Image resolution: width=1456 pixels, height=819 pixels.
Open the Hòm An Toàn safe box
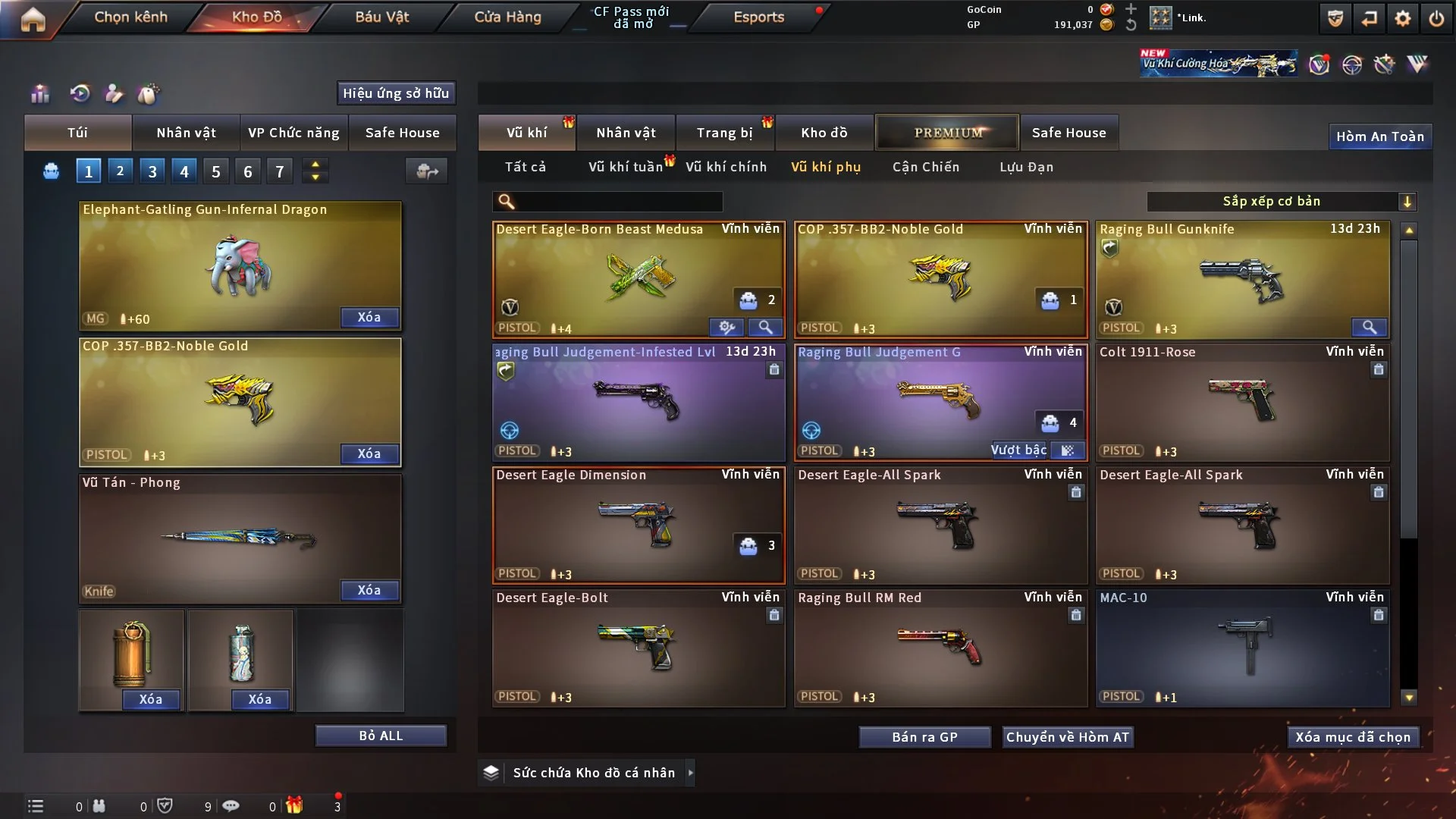pos(1379,136)
